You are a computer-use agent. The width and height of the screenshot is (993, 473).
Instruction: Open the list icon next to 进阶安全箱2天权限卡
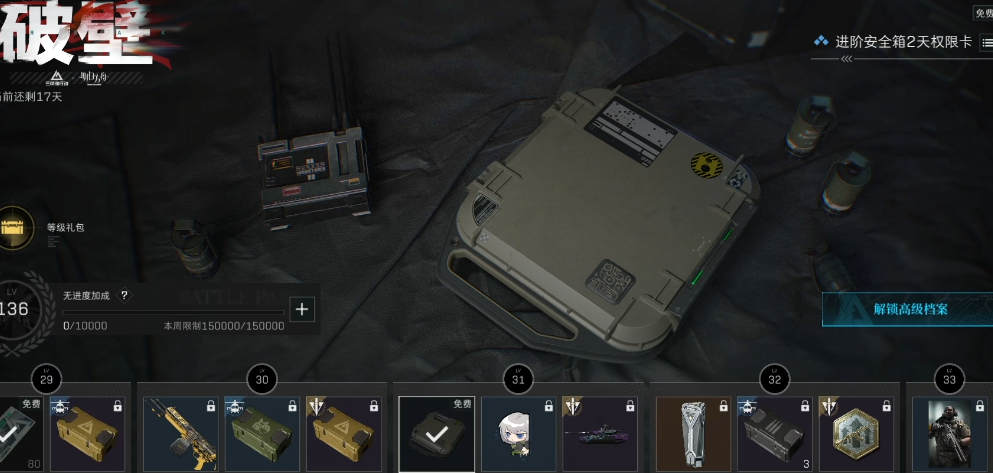(986, 42)
